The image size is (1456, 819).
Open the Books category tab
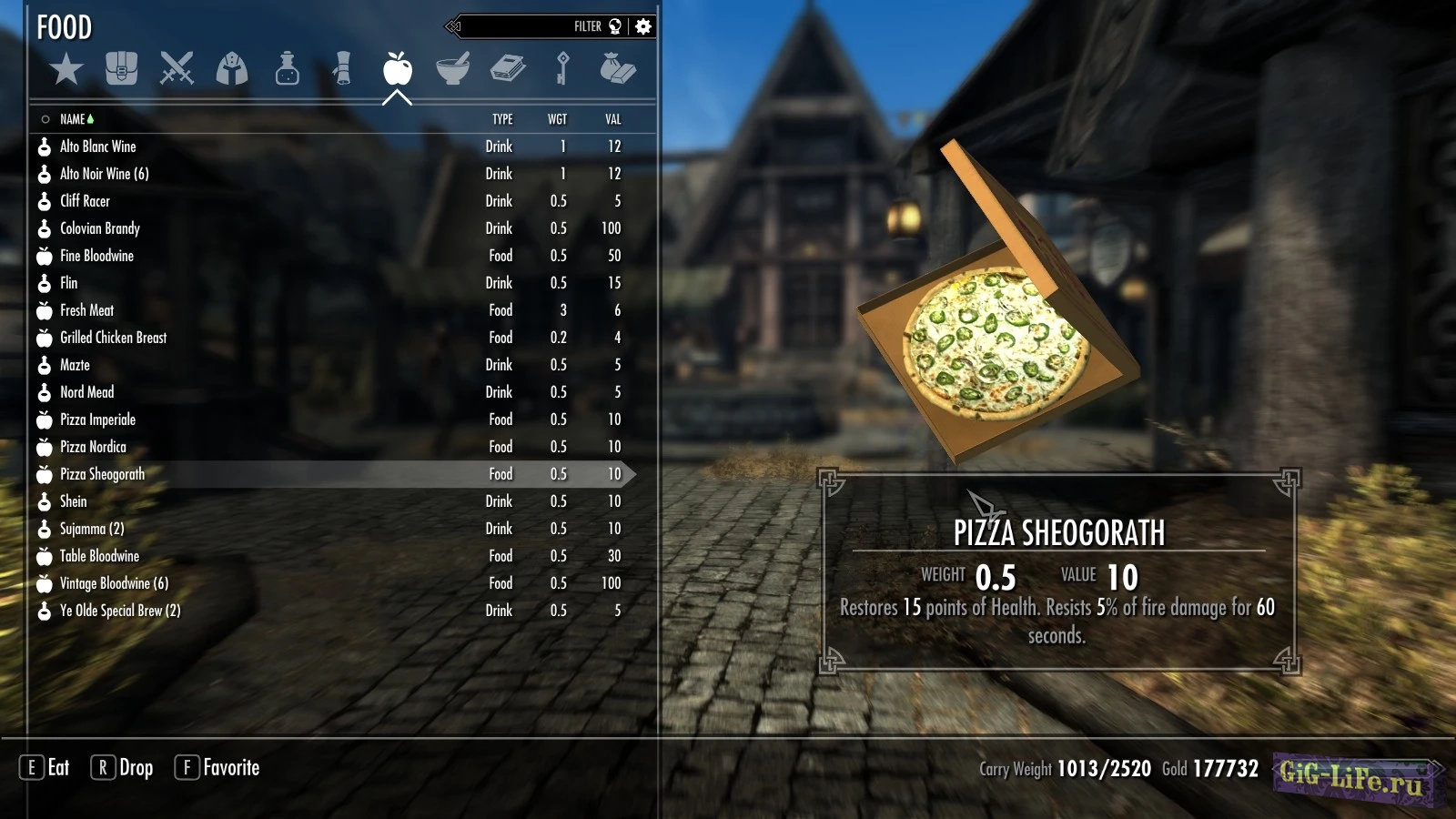[x=508, y=69]
